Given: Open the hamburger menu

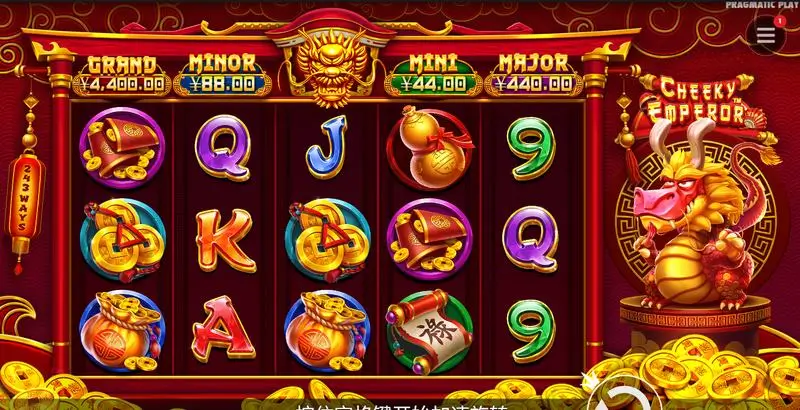Looking at the screenshot, I should (x=765, y=34).
